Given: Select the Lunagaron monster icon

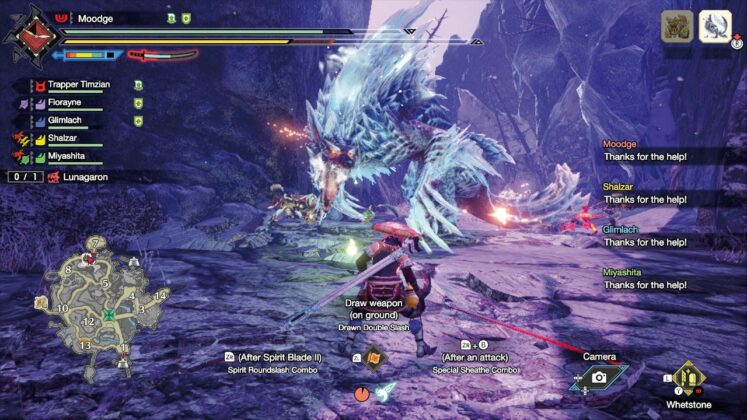Looking at the screenshot, I should click(x=715, y=25).
